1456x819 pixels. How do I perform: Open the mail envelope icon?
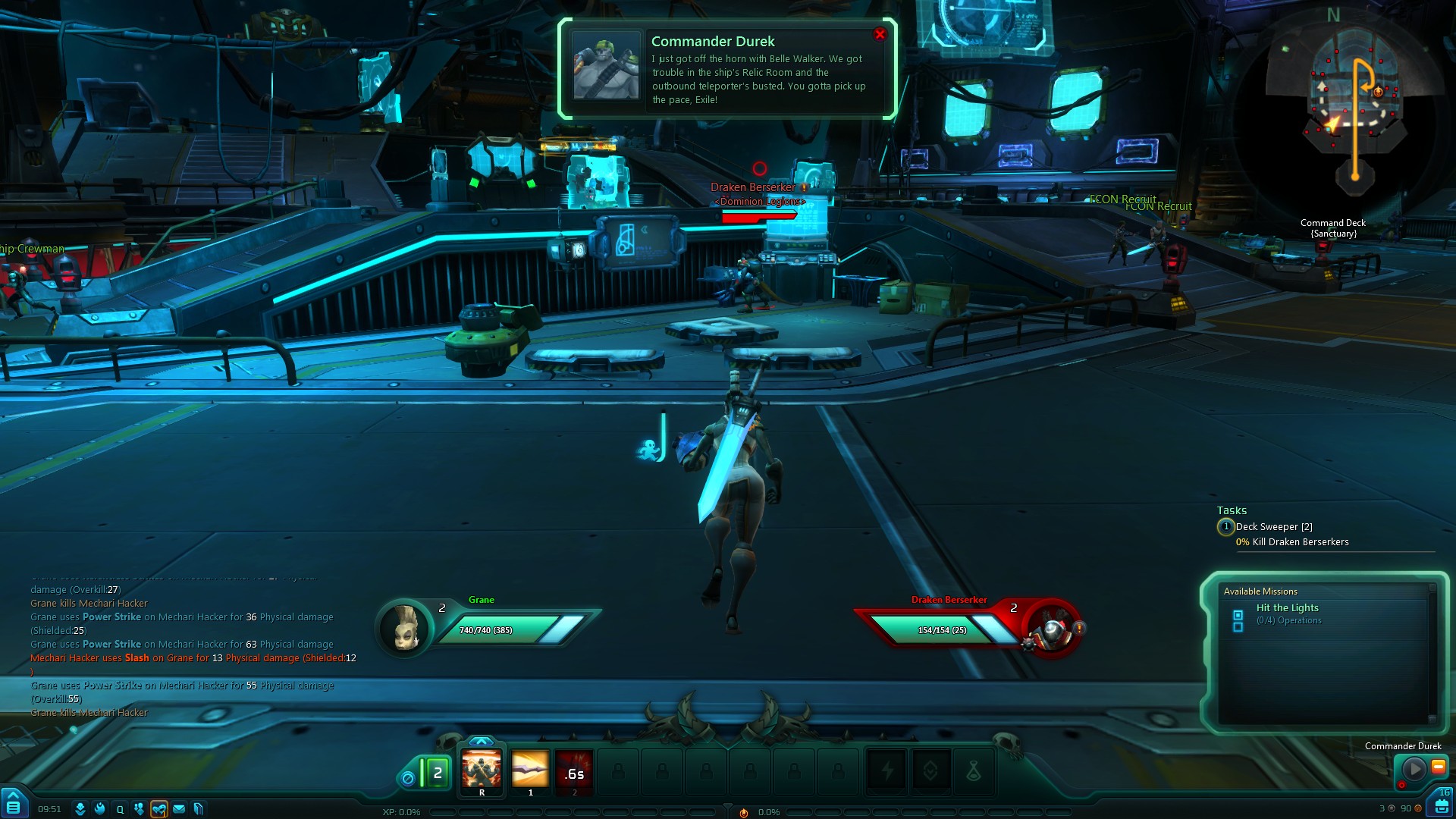[x=179, y=809]
